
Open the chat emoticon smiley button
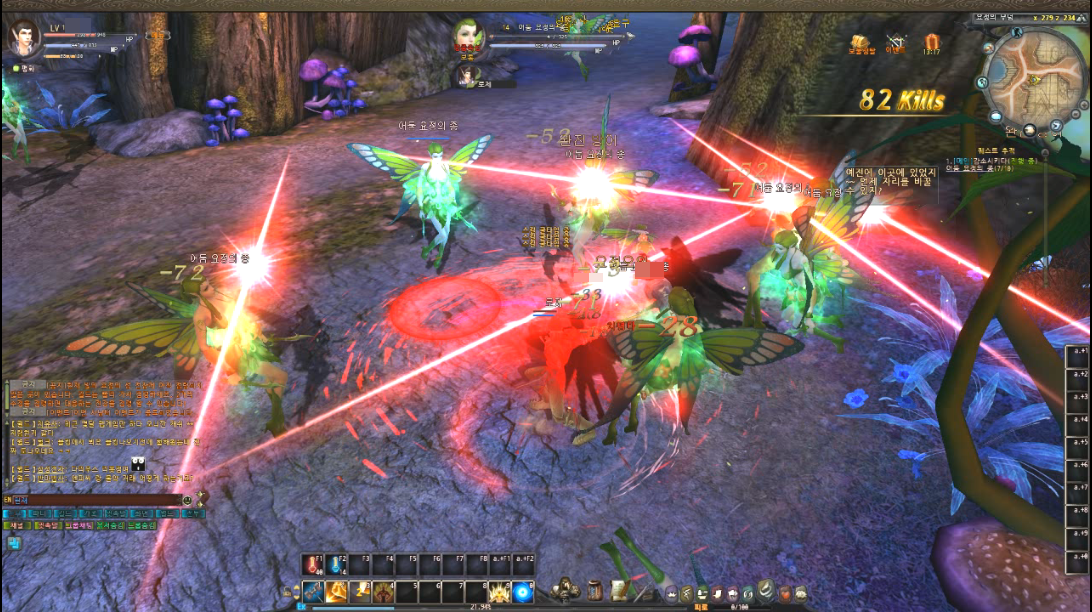click(x=187, y=499)
